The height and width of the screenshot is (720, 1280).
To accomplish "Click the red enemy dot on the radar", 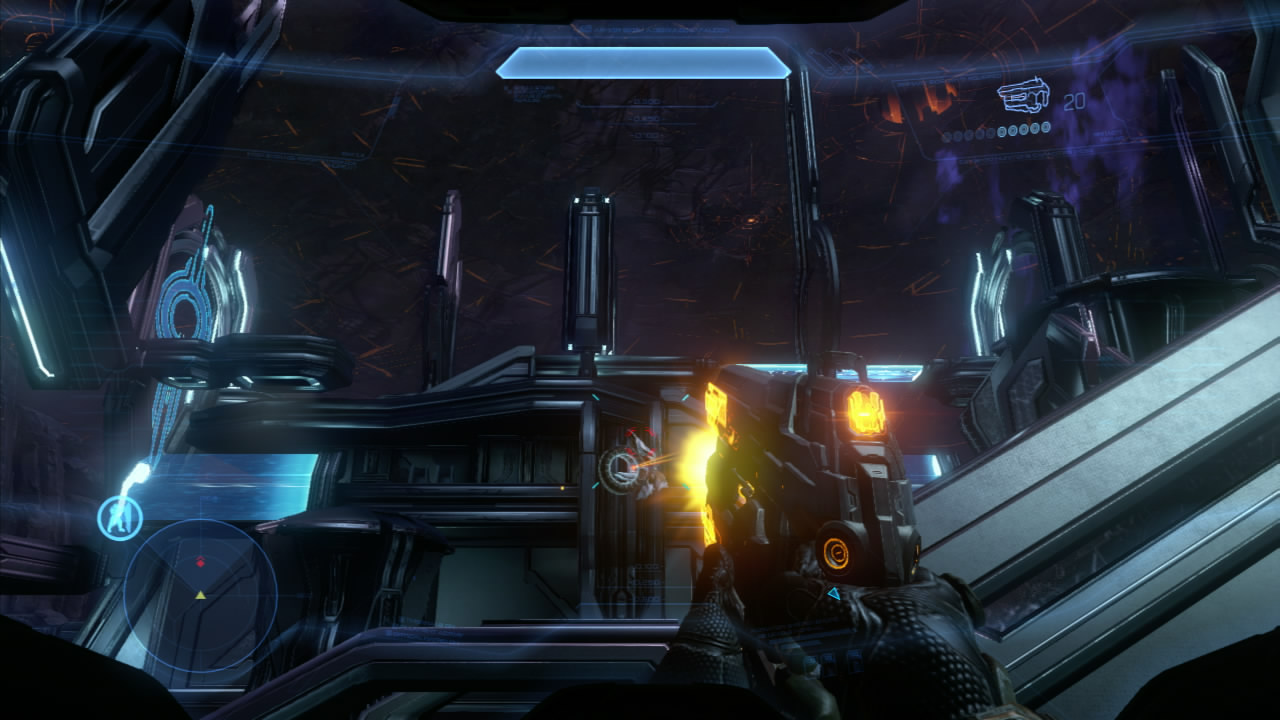I will pyautogui.click(x=200, y=562).
